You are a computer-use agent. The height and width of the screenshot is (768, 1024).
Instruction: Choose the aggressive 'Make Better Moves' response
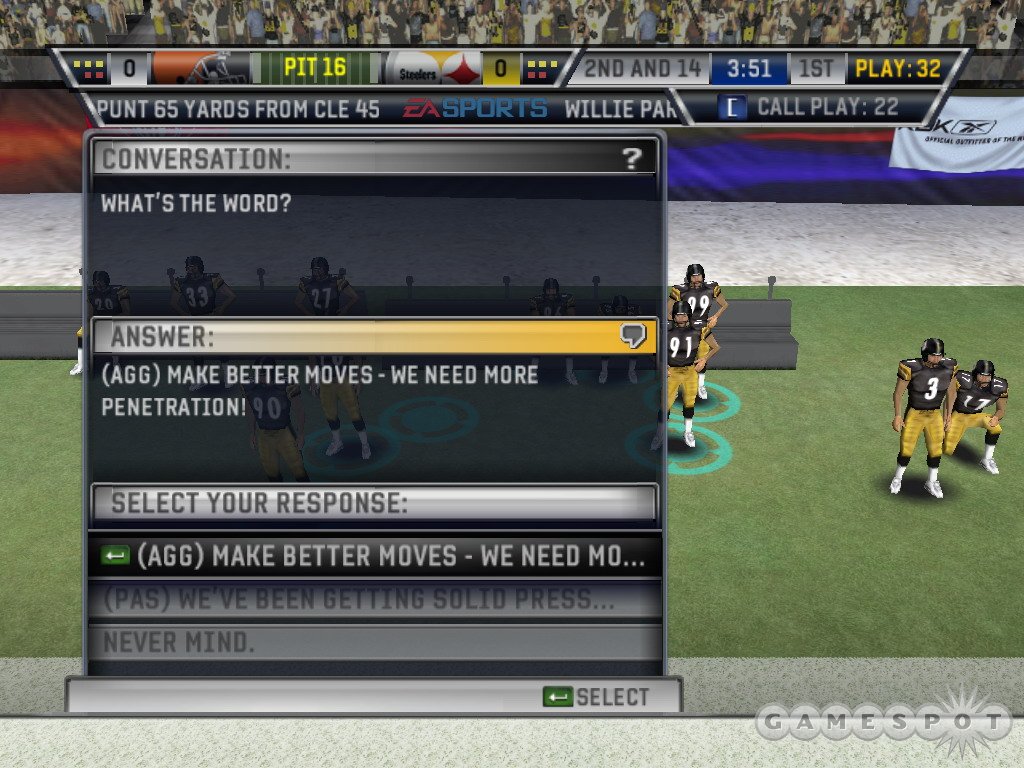coord(375,556)
